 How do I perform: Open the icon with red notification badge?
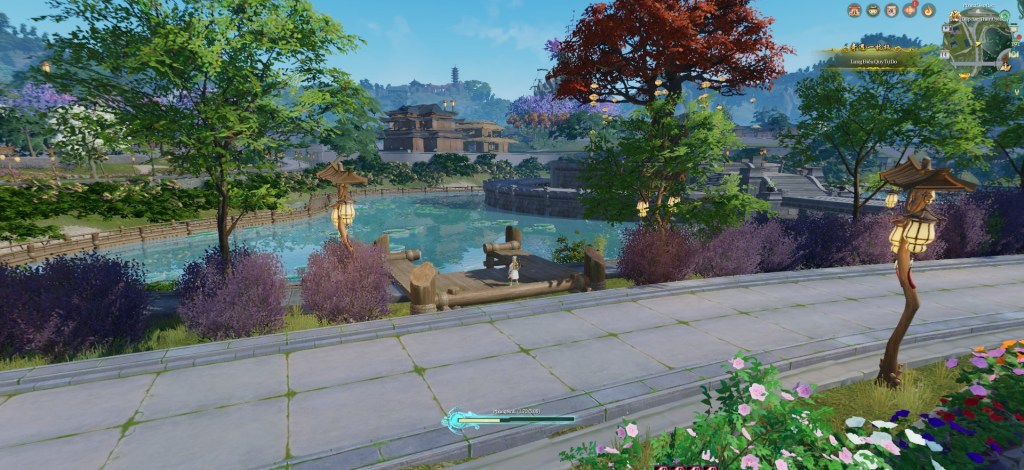click(x=910, y=10)
